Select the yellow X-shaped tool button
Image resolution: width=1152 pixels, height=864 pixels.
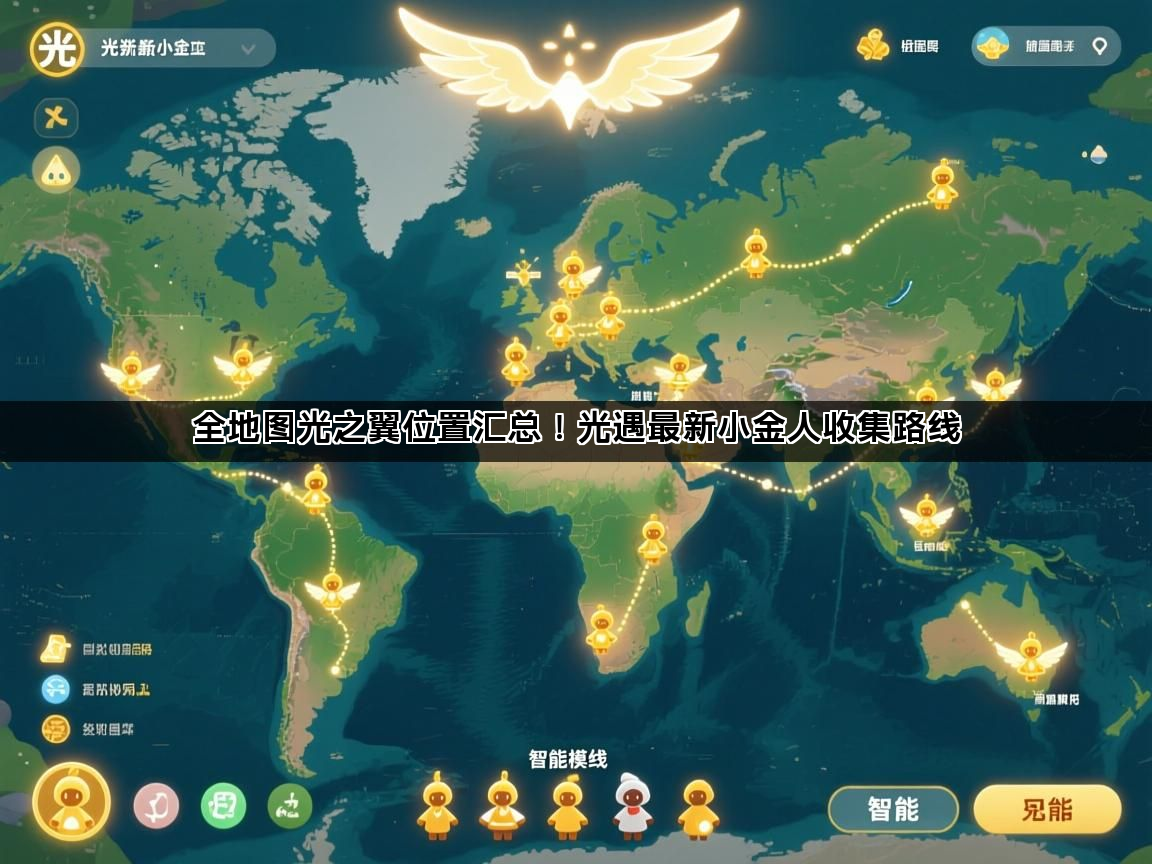coord(56,118)
